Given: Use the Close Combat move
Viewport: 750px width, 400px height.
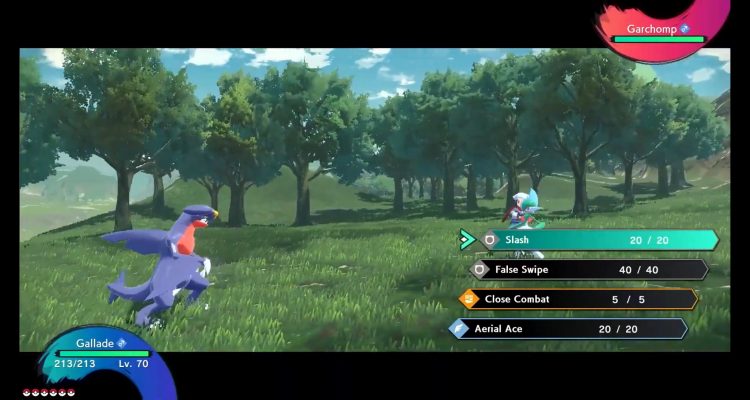Looking at the screenshot, I should coord(578,299).
